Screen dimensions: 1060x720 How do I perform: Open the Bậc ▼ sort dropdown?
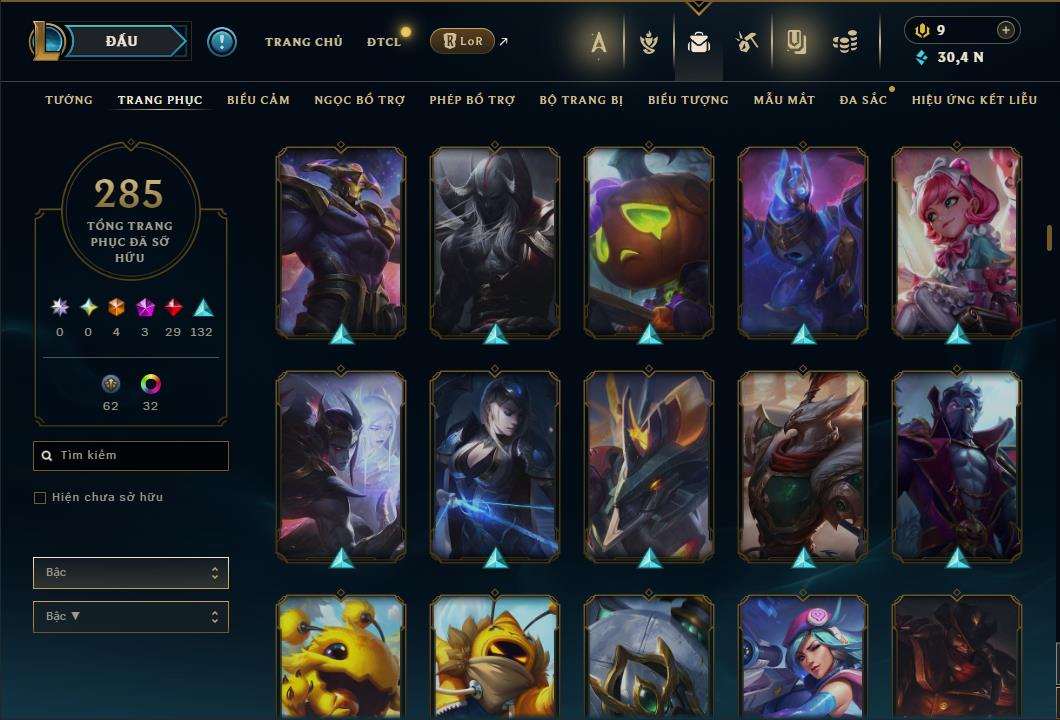point(131,617)
